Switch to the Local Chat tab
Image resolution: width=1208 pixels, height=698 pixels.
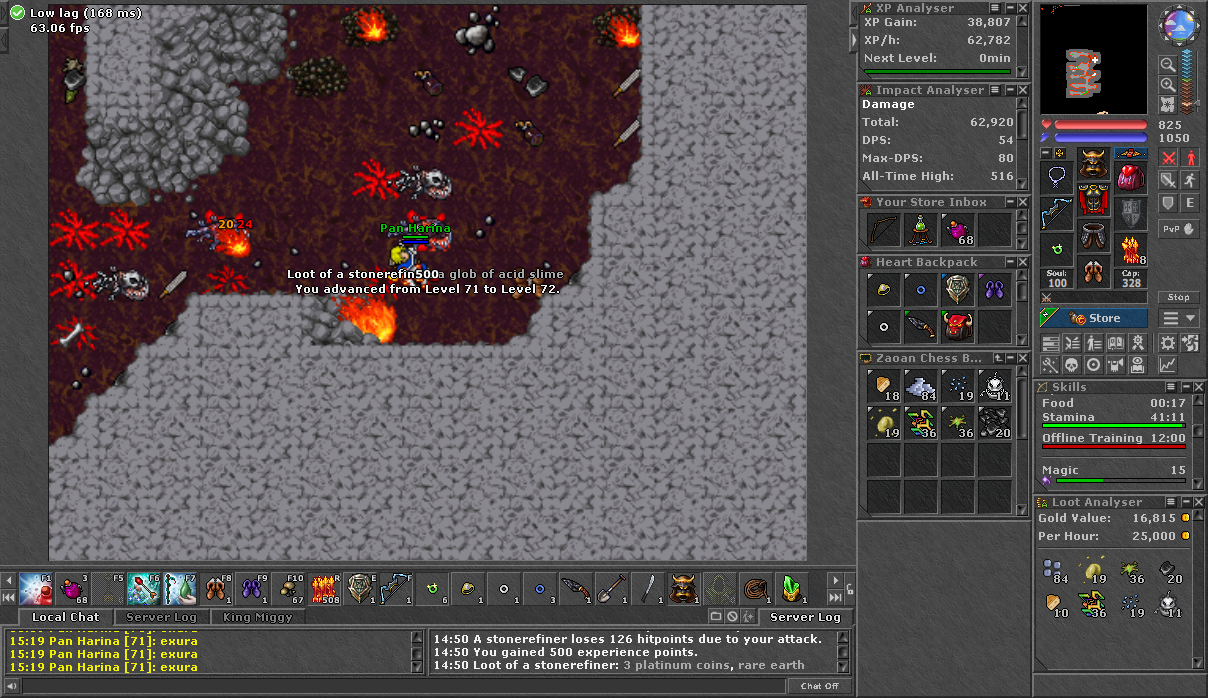(x=65, y=617)
